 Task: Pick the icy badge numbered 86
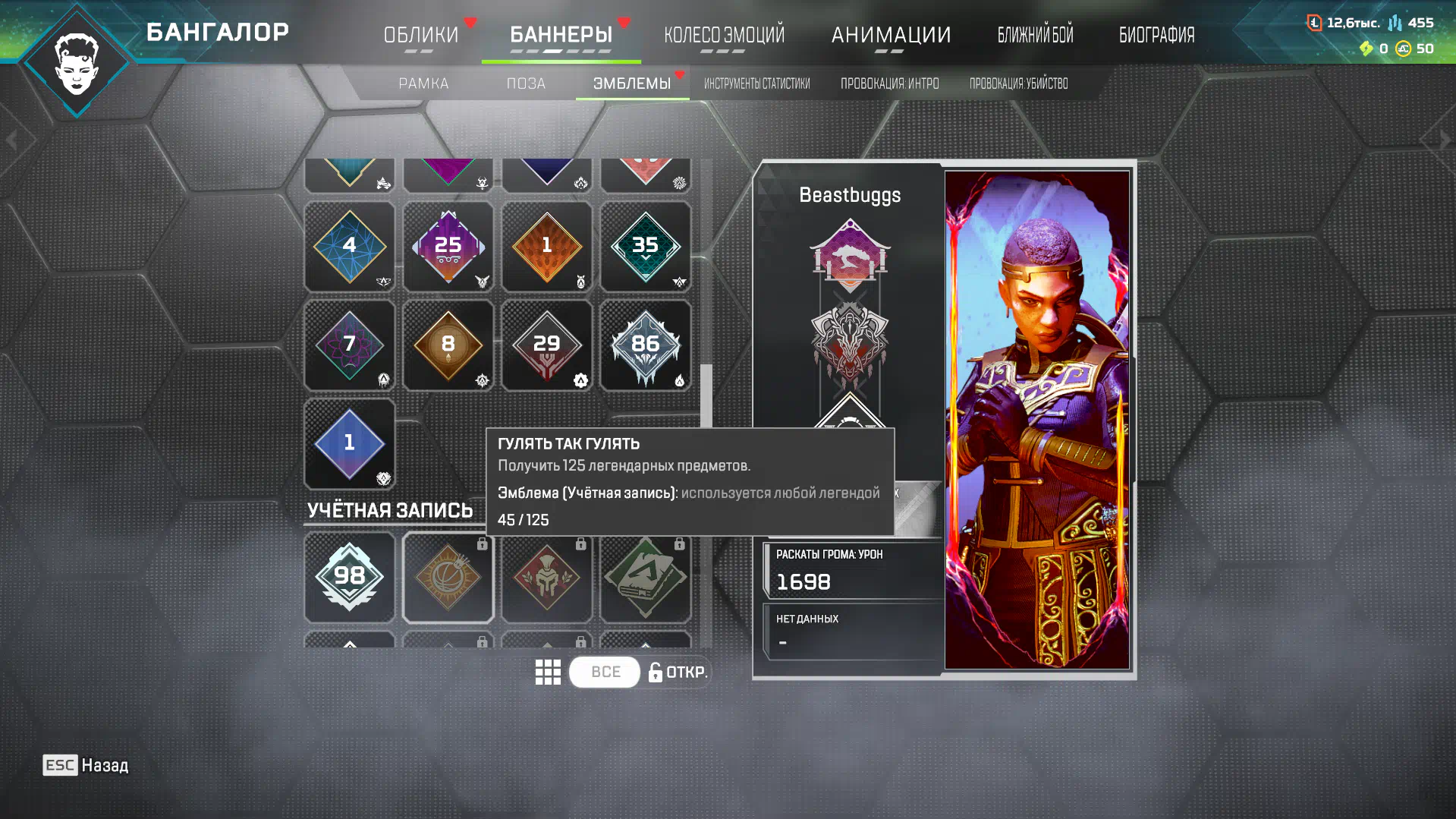click(645, 345)
